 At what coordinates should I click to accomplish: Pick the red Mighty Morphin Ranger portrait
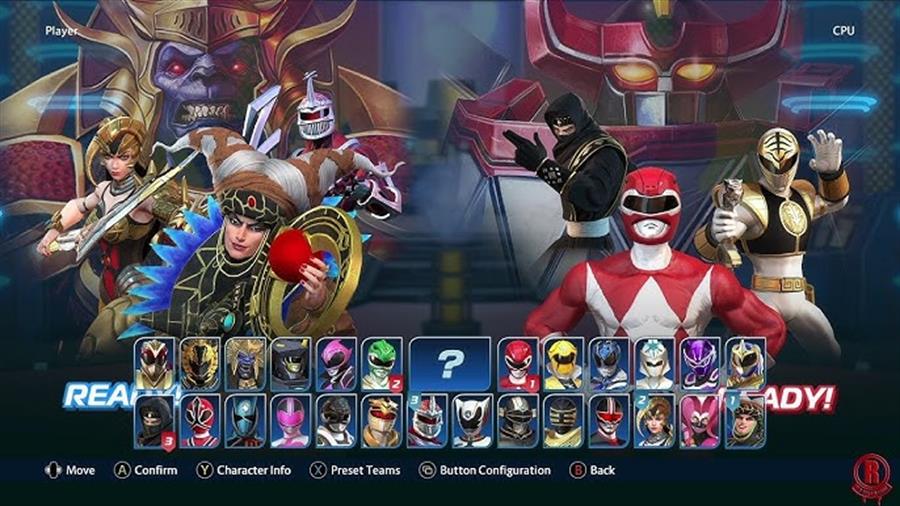[517, 363]
